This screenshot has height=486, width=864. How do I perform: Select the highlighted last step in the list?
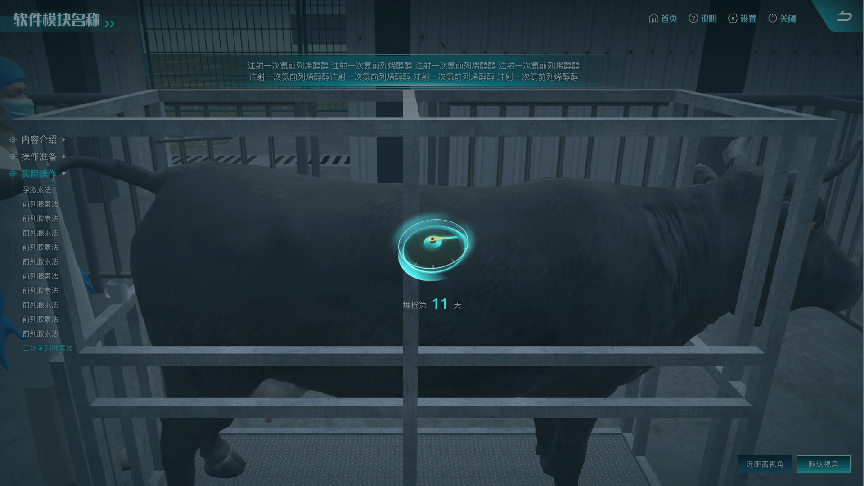[x=47, y=348]
